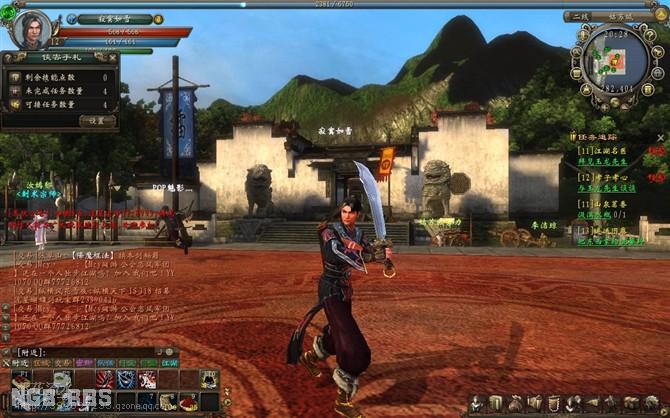The width and height of the screenshot is (670, 418).
Task: Activate the red claw slash skill
Action: (x=104, y=379)
